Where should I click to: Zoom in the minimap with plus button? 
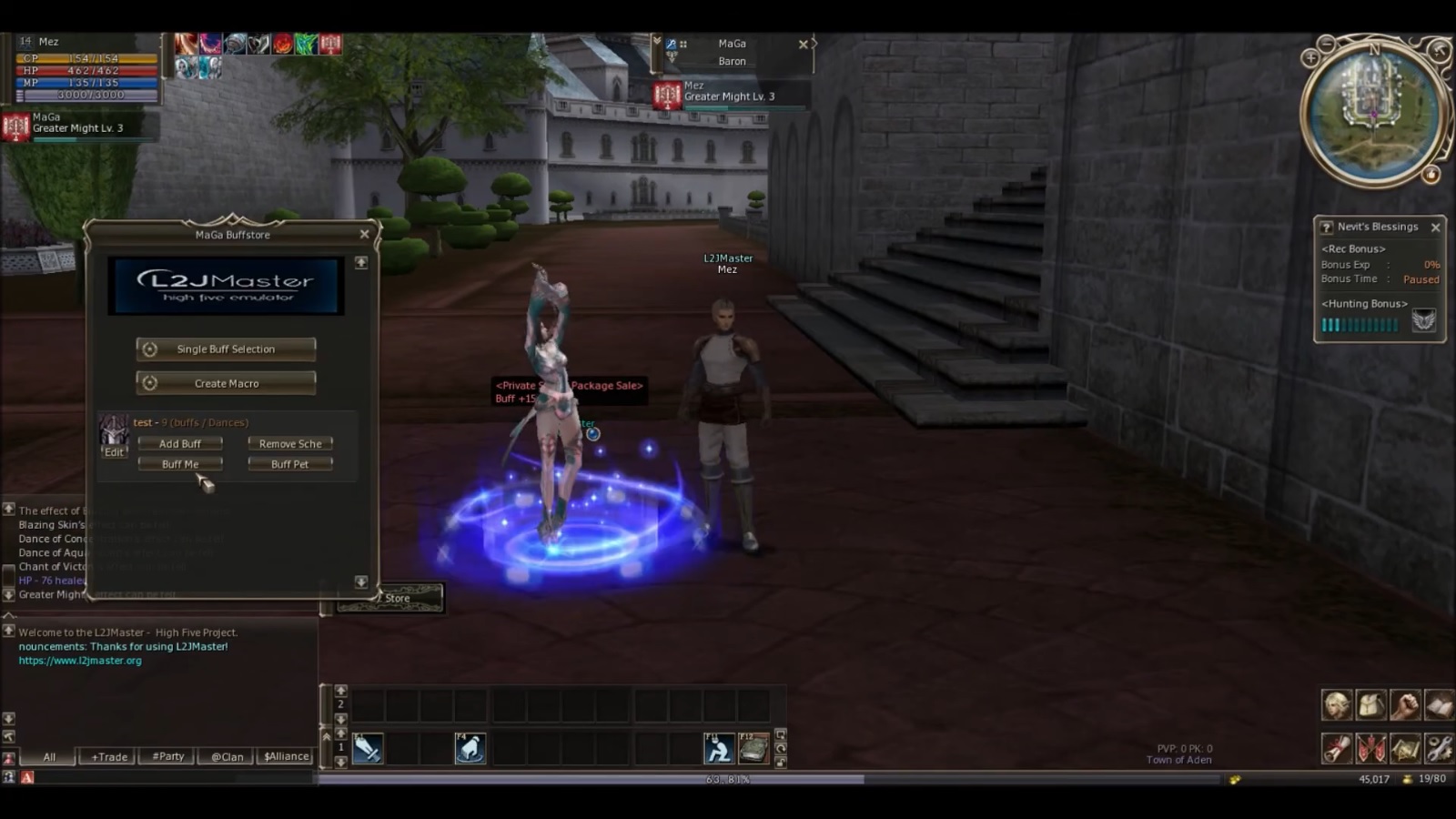1310,58
